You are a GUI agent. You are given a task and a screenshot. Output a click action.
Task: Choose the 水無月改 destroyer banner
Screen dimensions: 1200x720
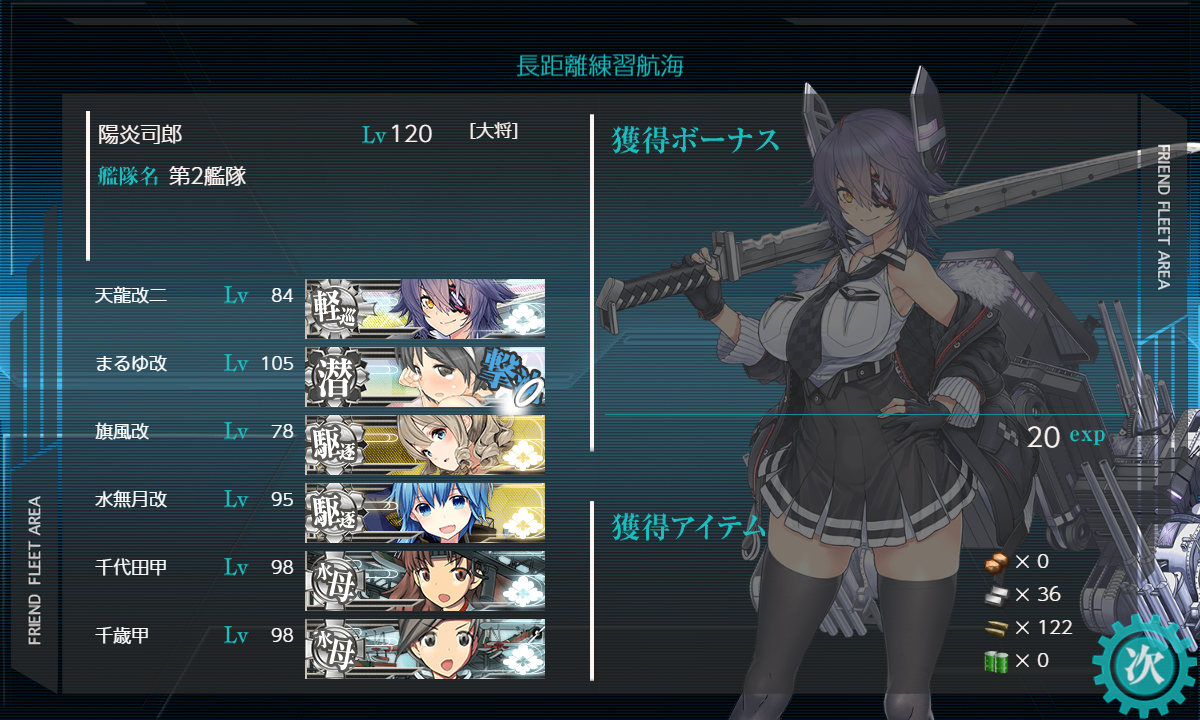point(425,512)
